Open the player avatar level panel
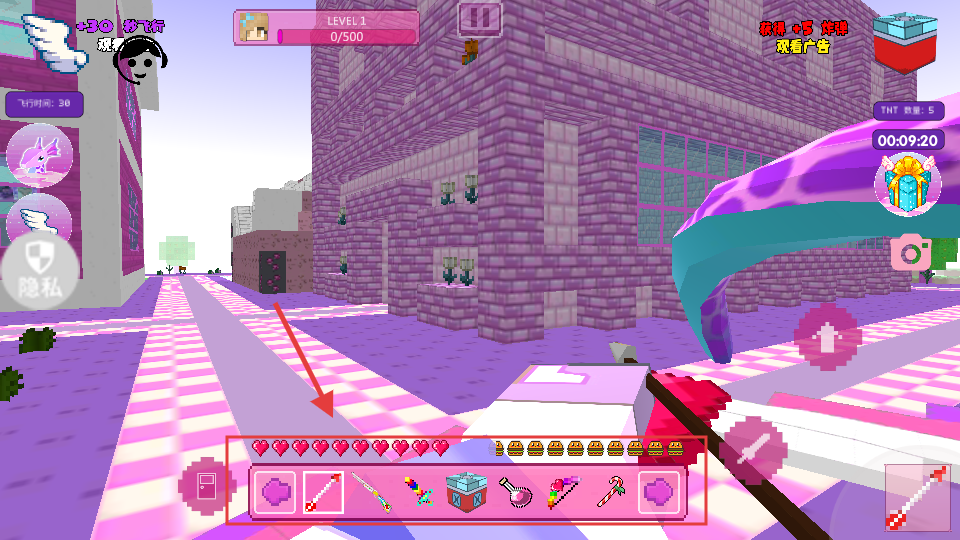Image resolution: width=960 pixels, height=540 pixels. pyautogui.click(x=326, y=28)
